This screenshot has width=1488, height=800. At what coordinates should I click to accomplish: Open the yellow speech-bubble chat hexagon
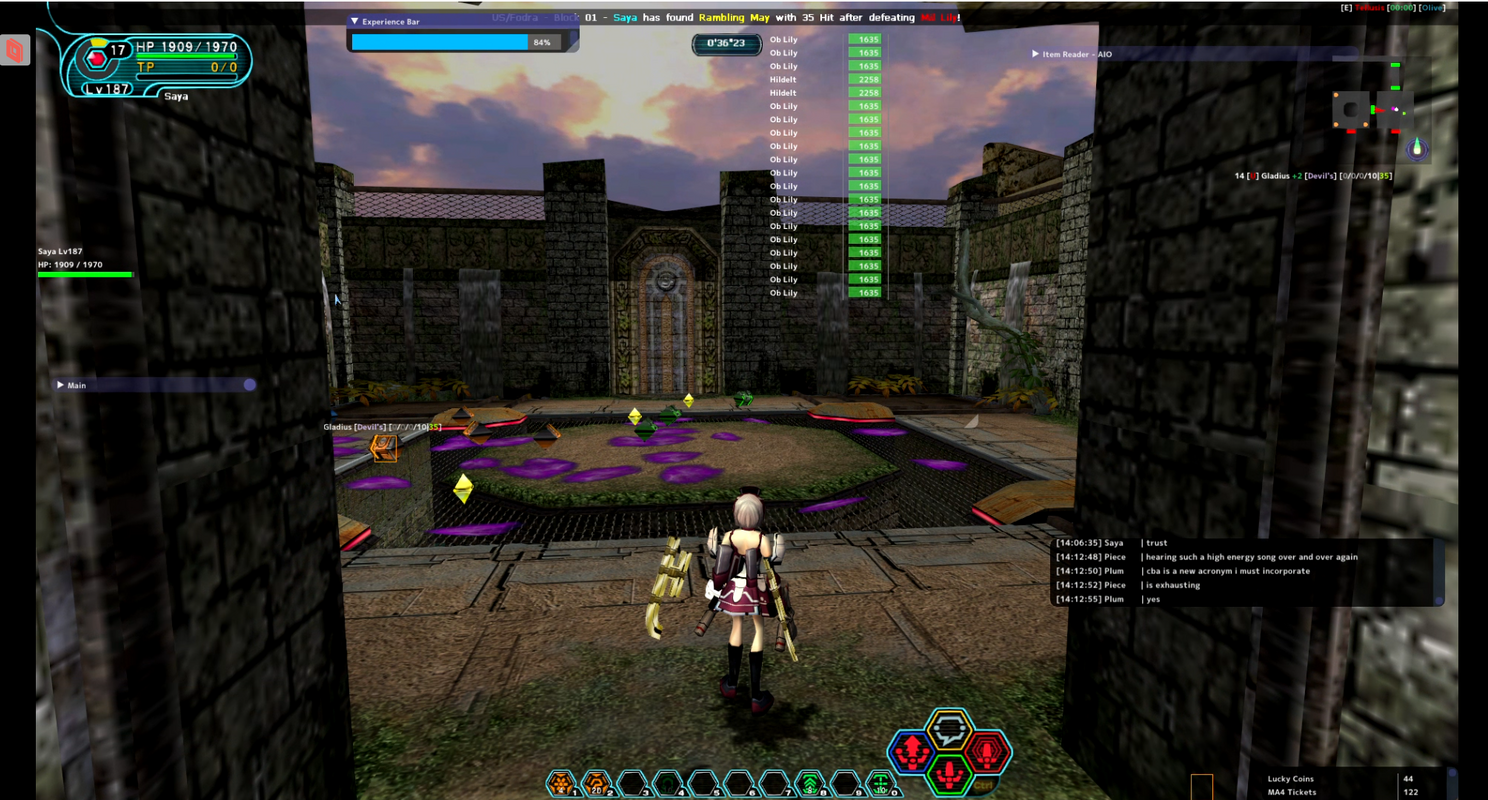coord(949,729)
